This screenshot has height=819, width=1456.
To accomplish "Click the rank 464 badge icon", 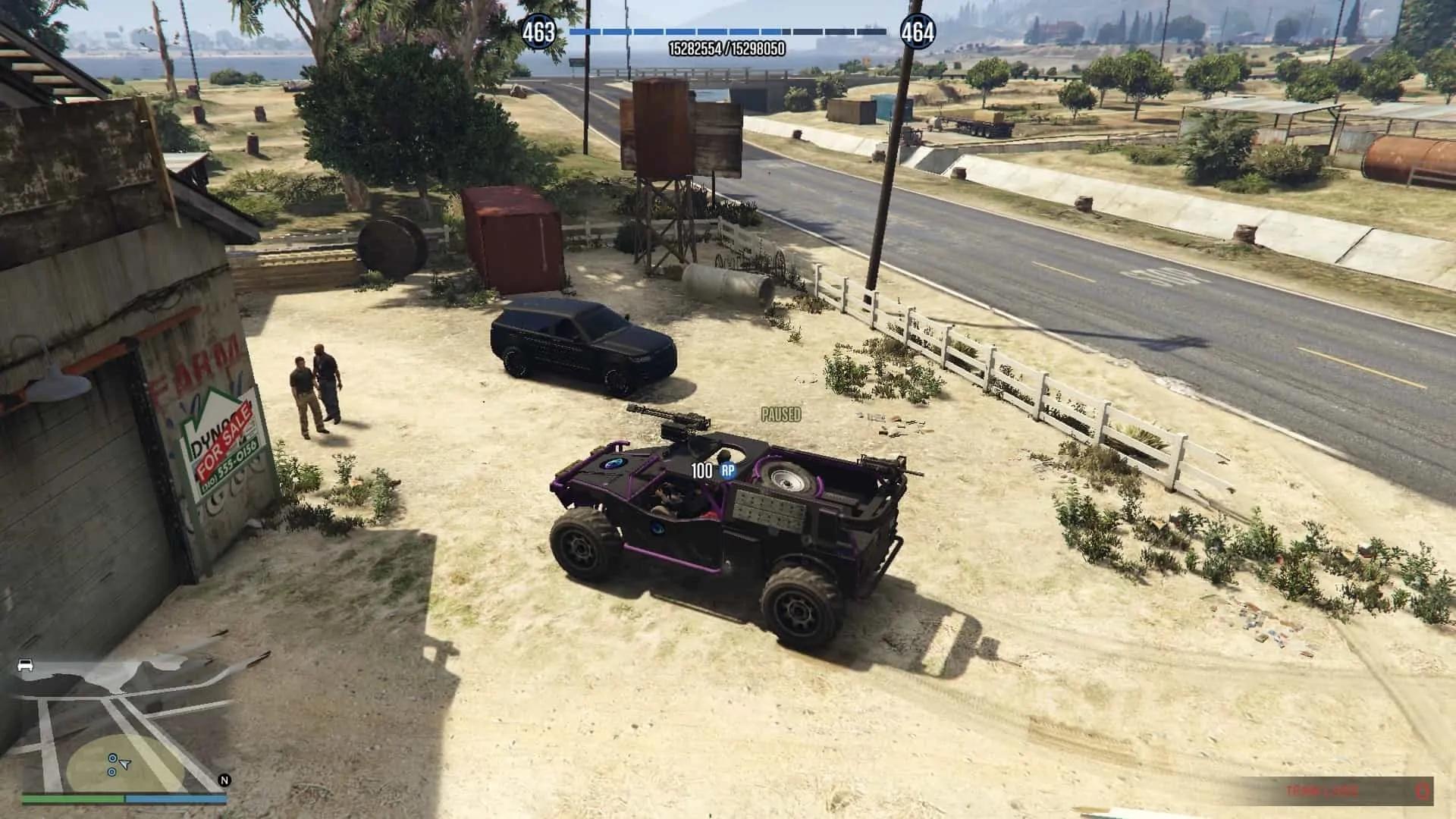I will pyautogui.click(x=917, y=32).
